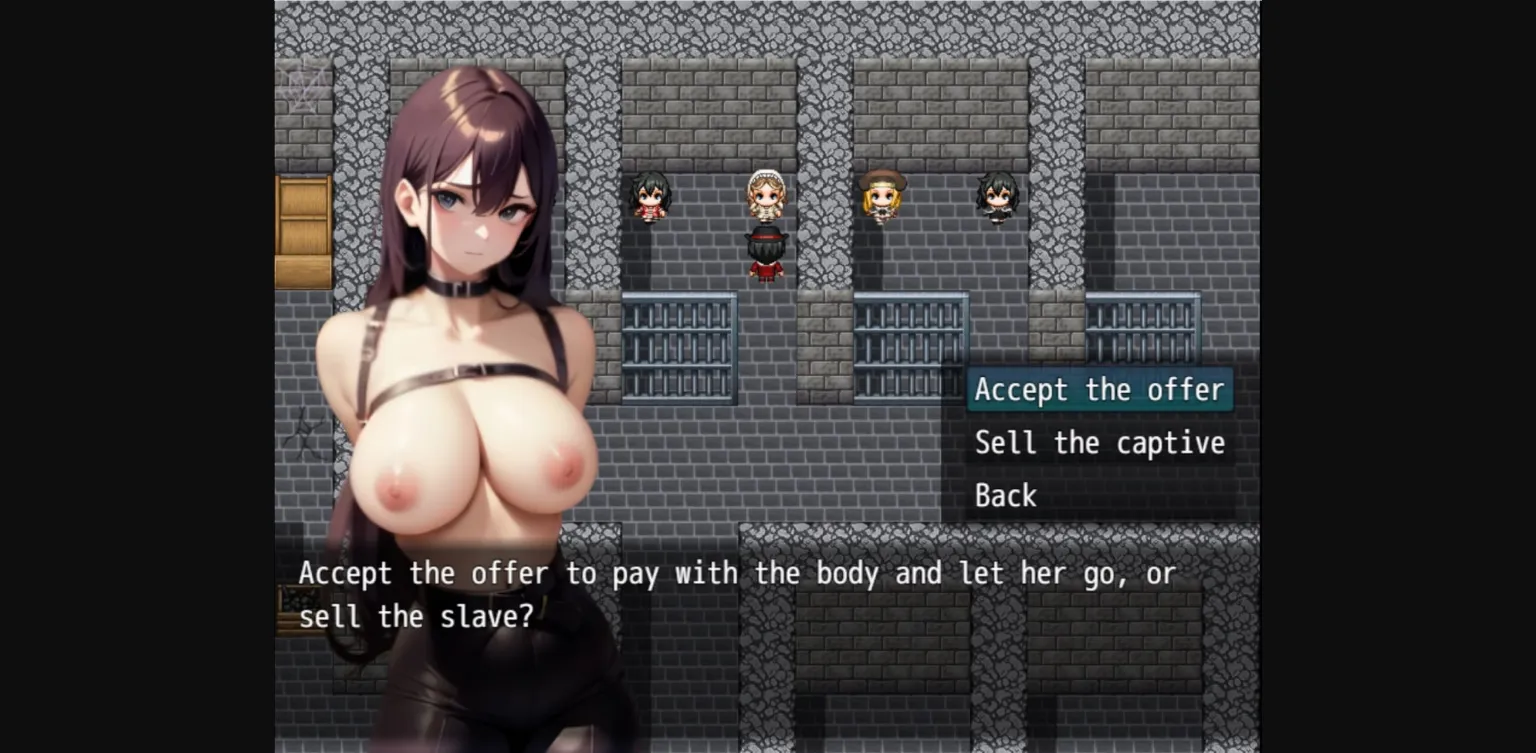Click the teal highlight bar on the selected choice
Screen dimensions: 1536x753
(1099, 390)
